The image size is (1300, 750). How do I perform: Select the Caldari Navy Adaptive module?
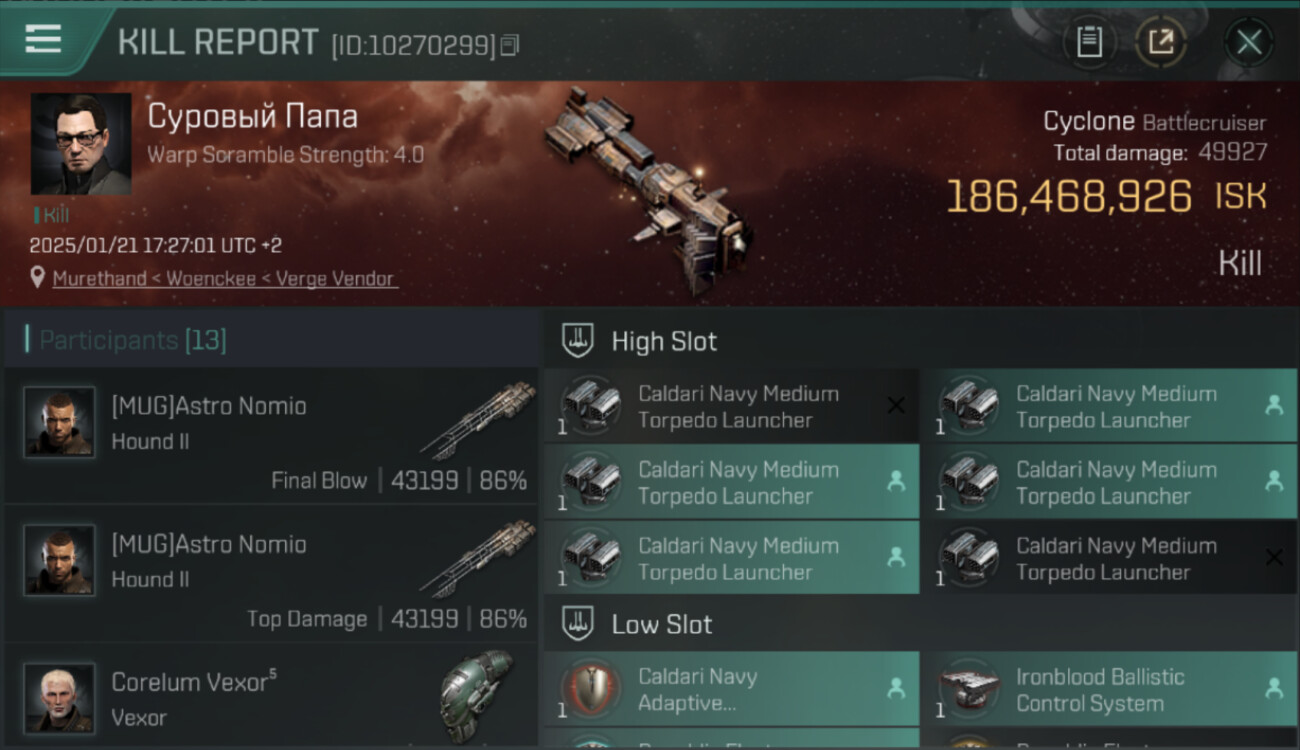click(732, 689)
